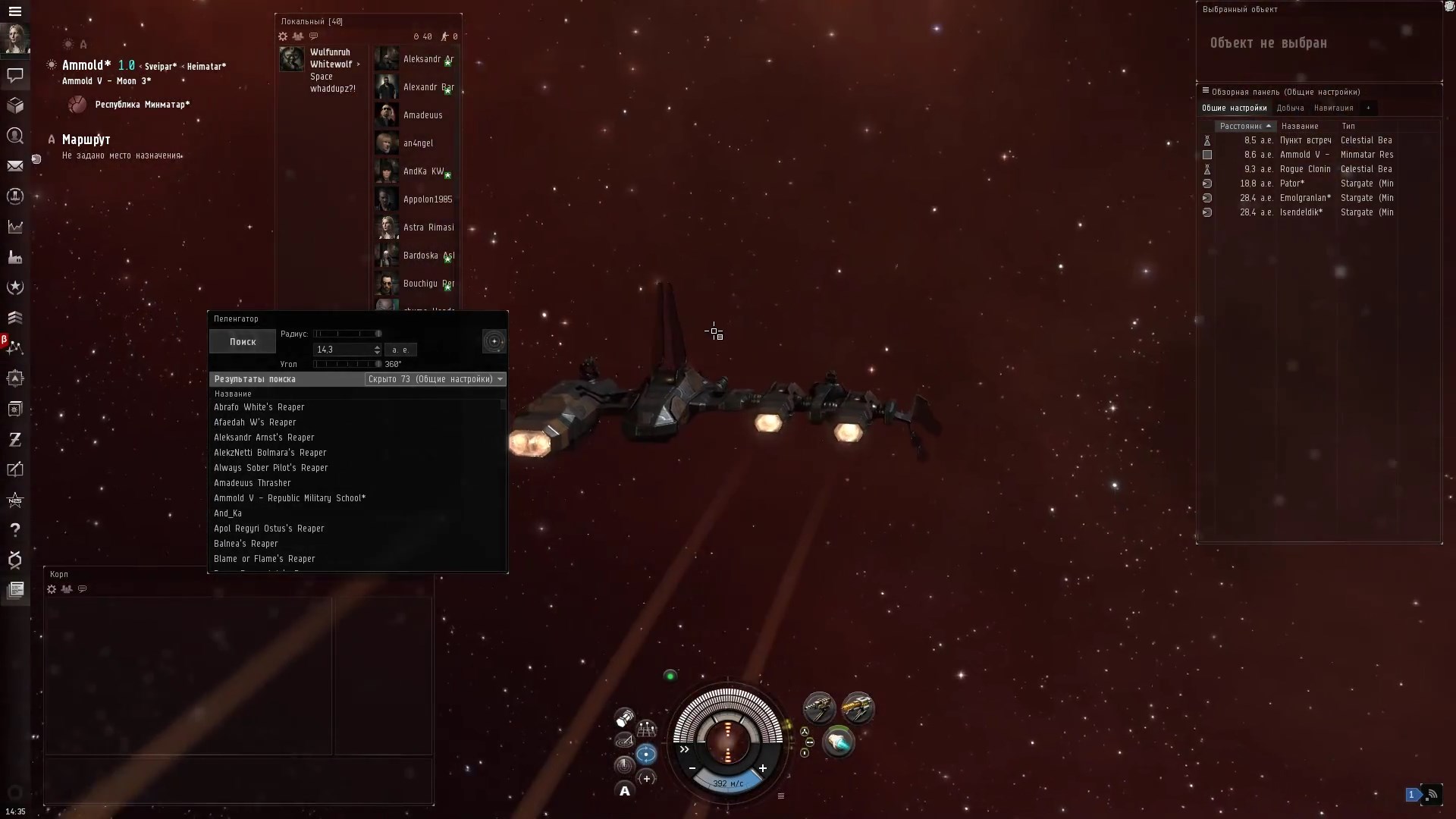Open the а.е. unit selector in Пеленгатор
The image size is (1456, 819).
(x=401, y=350)
